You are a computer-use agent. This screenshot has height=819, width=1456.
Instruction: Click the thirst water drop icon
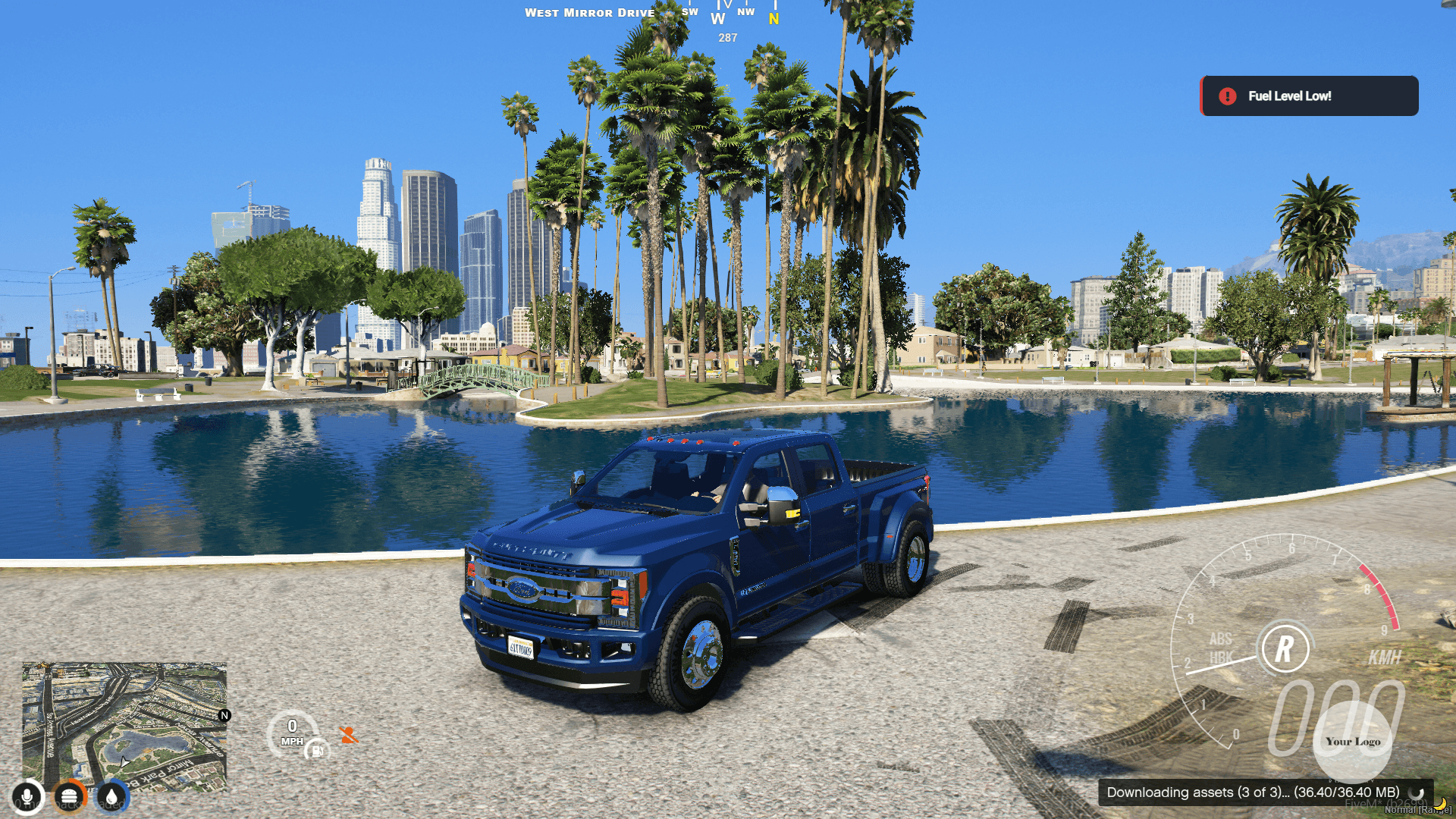tap(108, 795)
